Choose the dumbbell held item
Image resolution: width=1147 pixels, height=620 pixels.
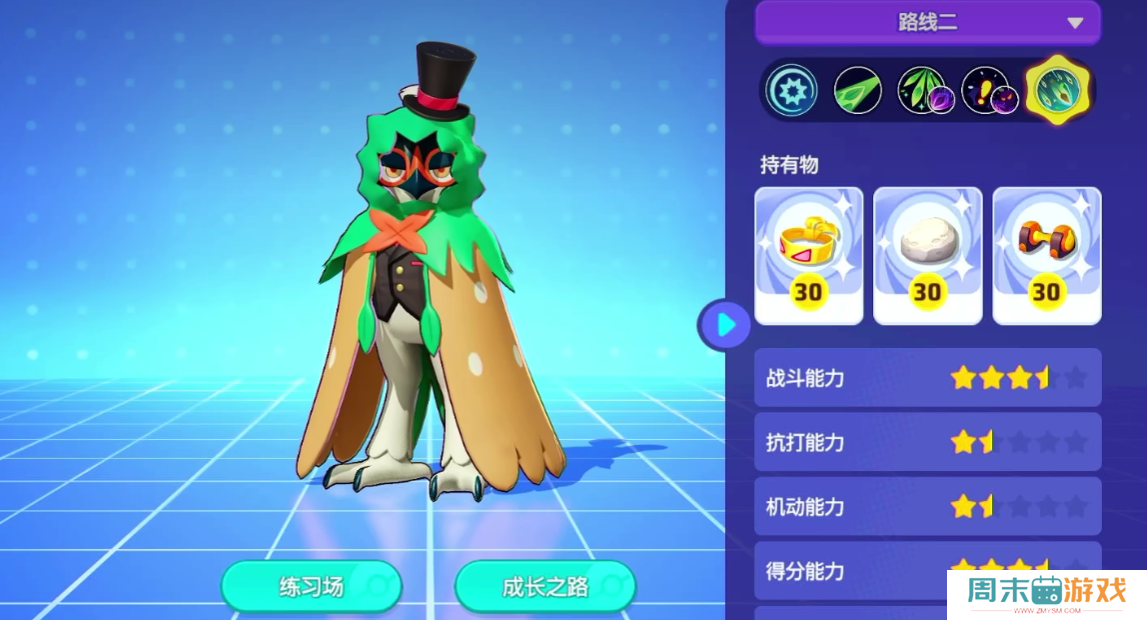click(1046, 256)
